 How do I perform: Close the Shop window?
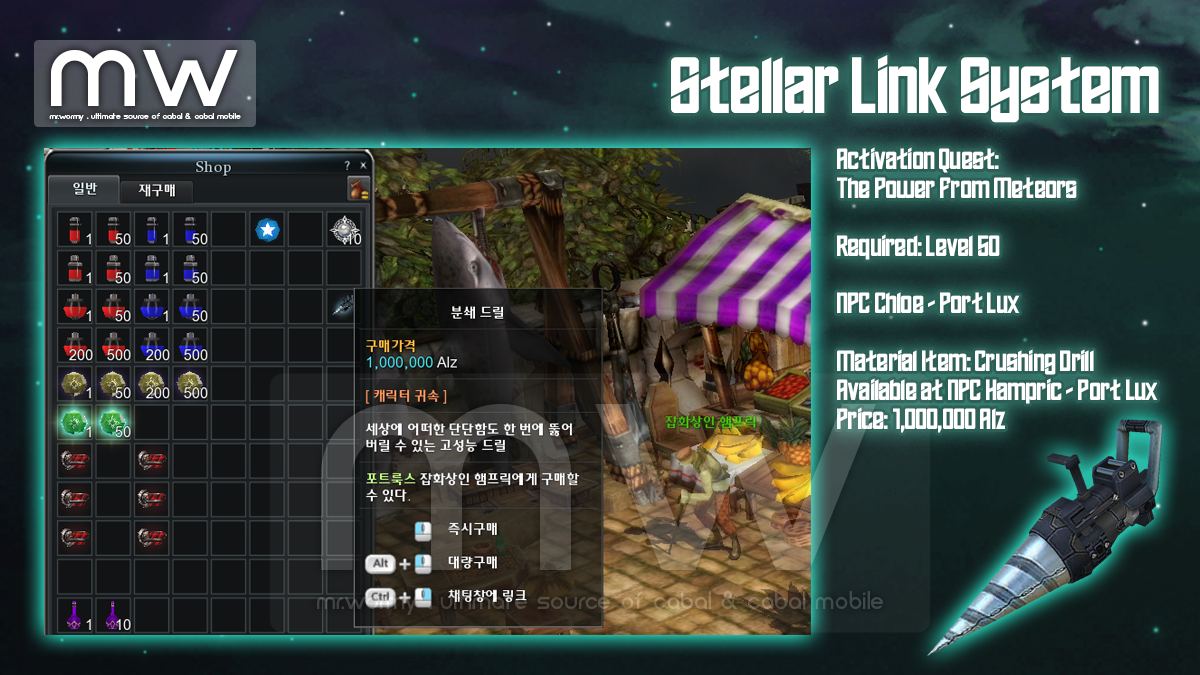(363, 166)
